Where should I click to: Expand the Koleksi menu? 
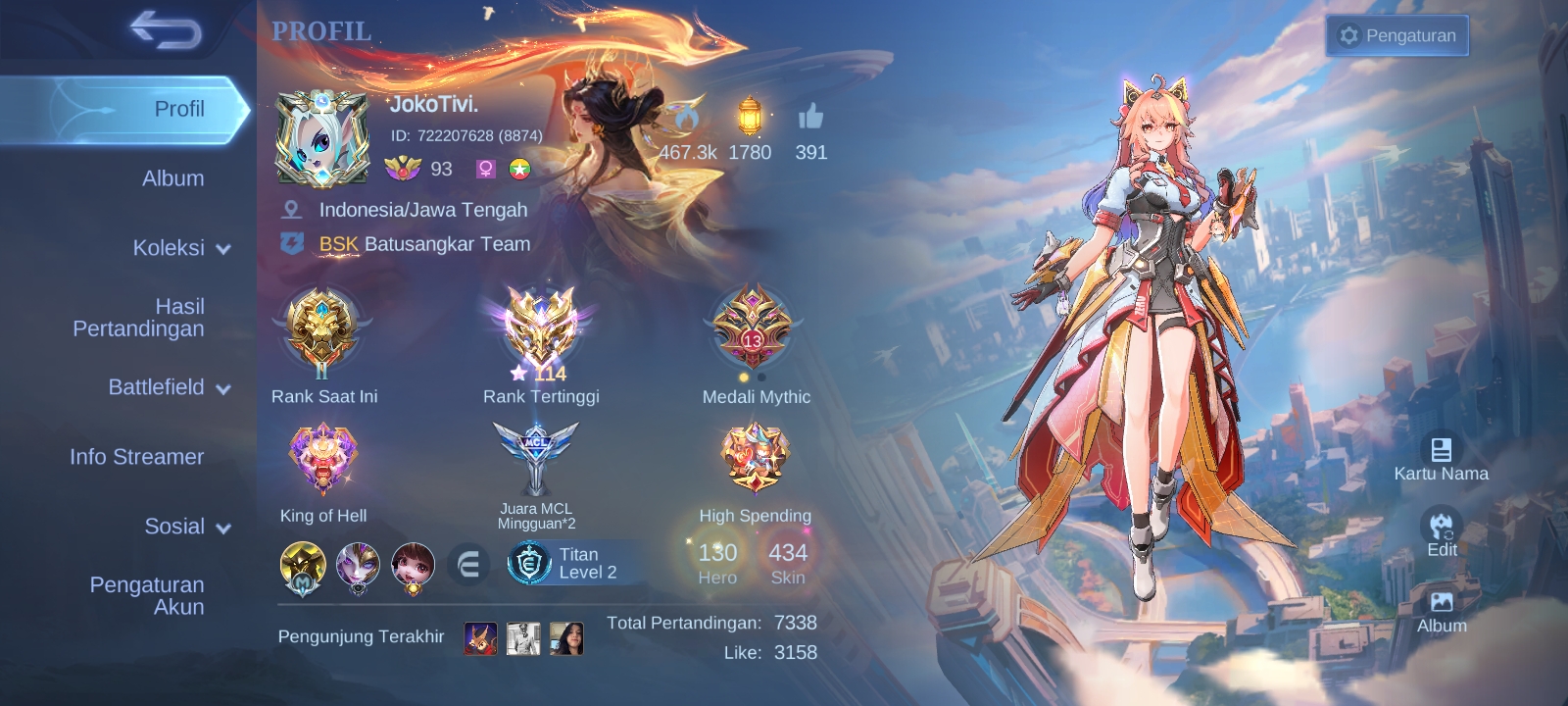tap(180, 248)
